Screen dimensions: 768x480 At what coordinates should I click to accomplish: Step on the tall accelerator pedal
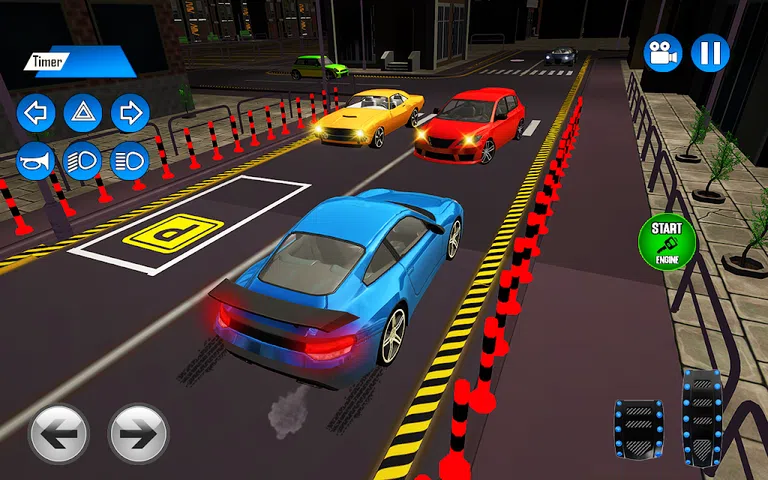click(701, 416)
